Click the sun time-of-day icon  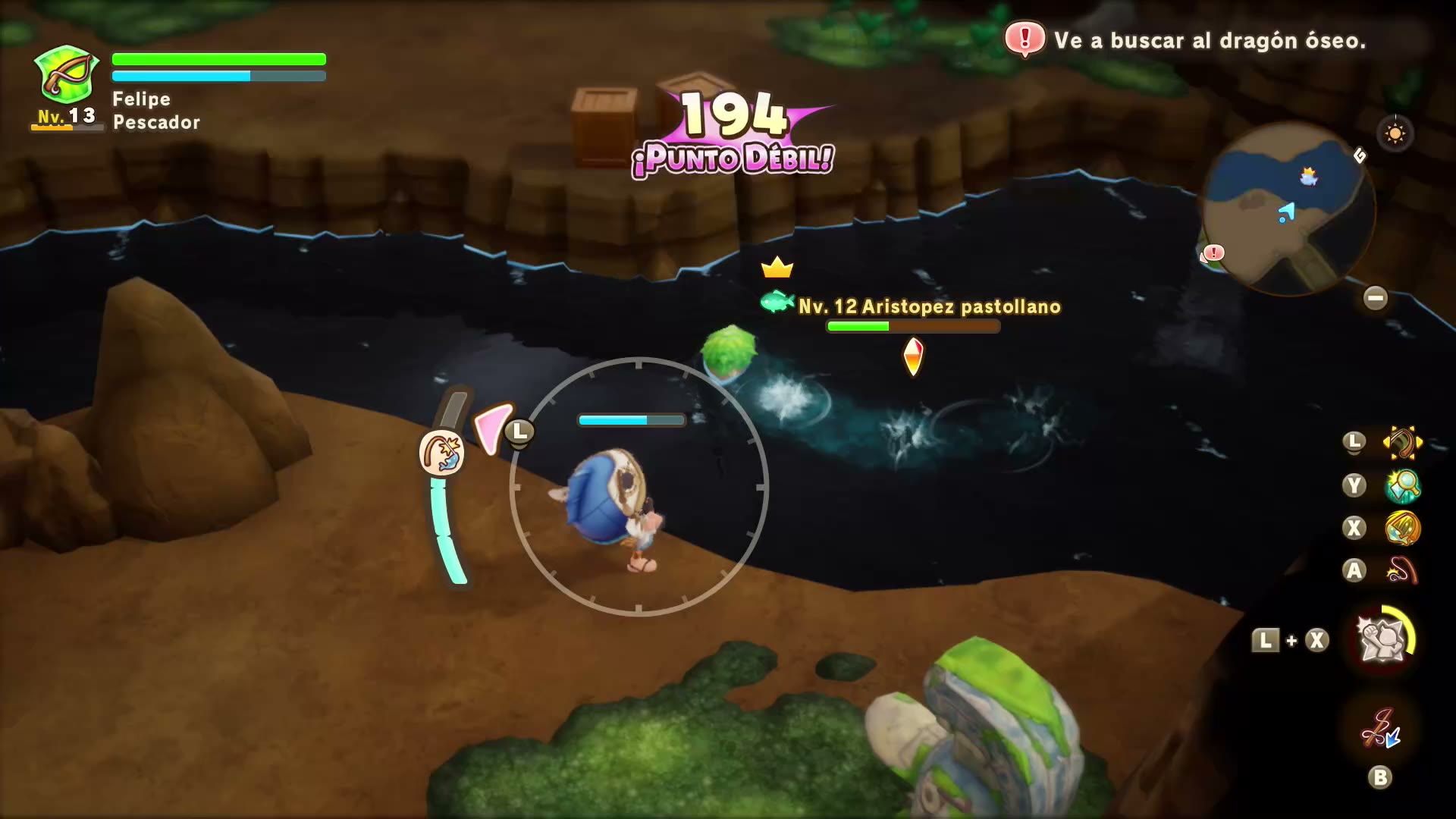tap(1395, 134)
